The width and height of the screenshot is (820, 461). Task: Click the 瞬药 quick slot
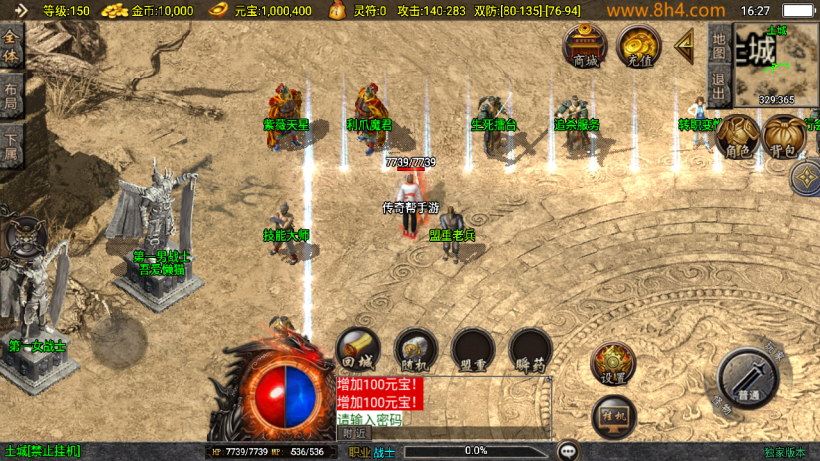(530, 350)
